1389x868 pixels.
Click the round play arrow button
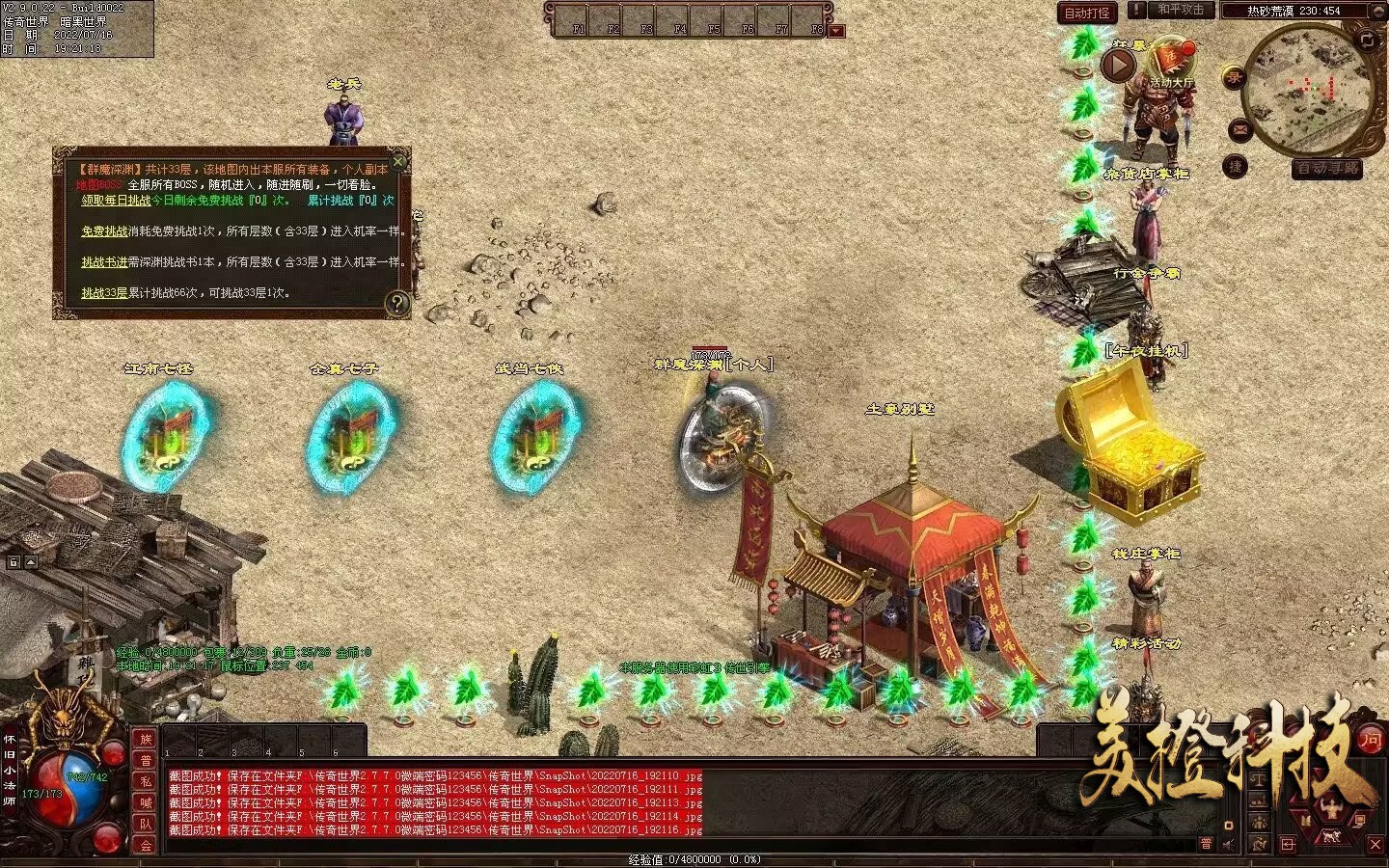1119,66
